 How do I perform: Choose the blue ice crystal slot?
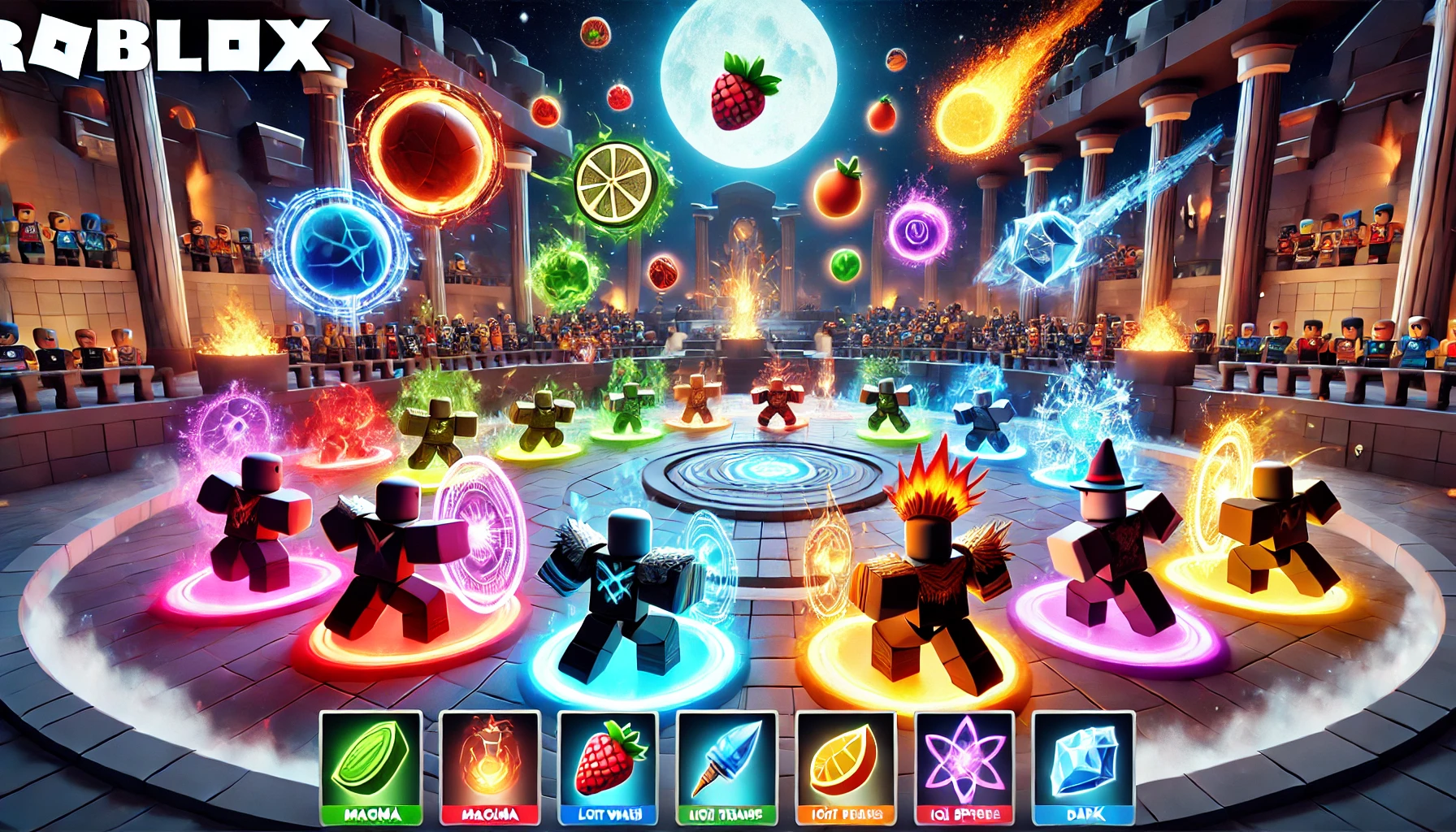pos(1083,765)
